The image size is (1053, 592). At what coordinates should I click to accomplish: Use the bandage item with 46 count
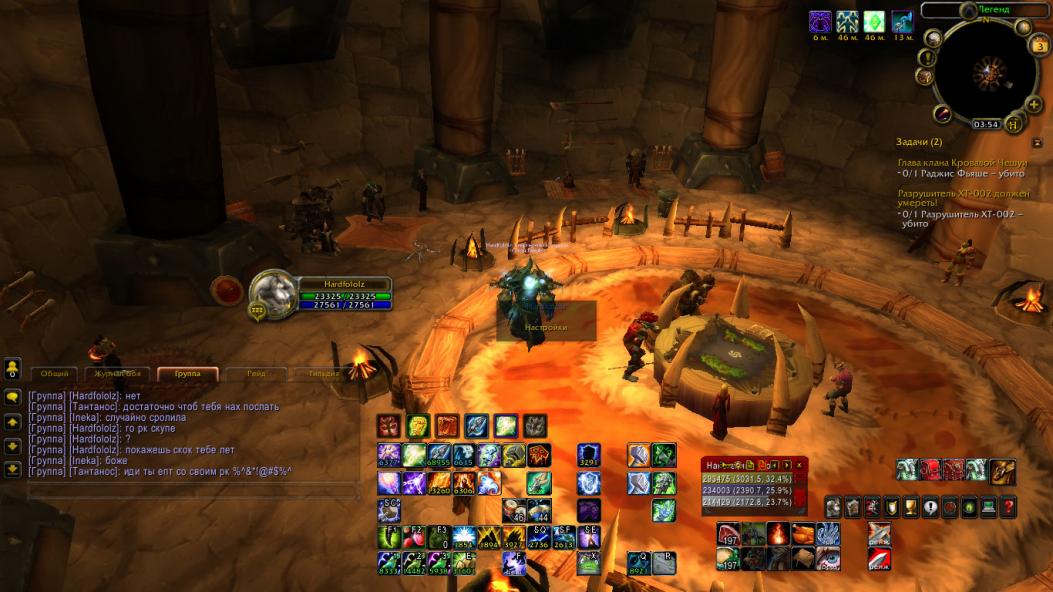pos(516,510)
